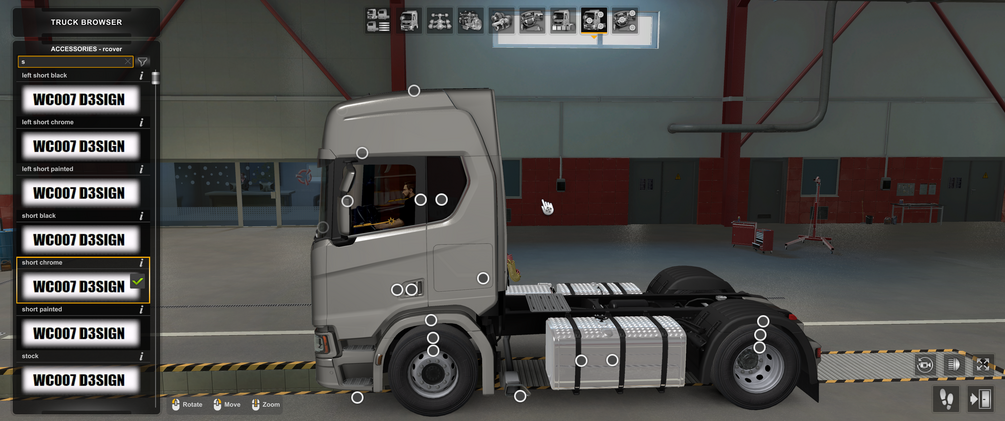Pick the left short painted accessory
Screen dimensions: 1005x421
click(x=79, y=193)
